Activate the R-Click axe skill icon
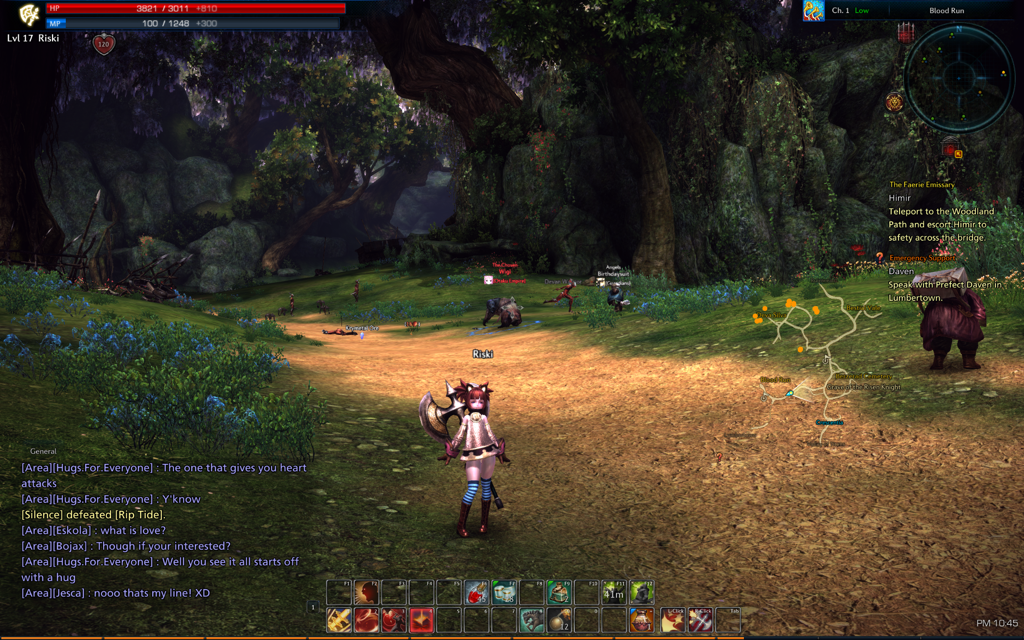 pyautogui.click(x=701, y=620)
